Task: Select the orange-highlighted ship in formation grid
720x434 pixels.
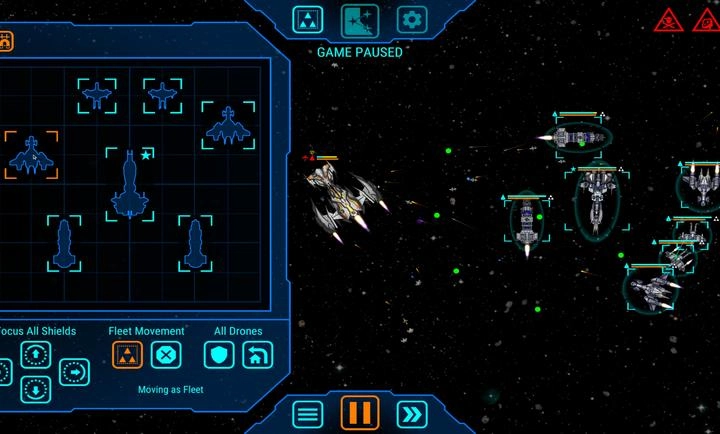Action: point(31,156)
